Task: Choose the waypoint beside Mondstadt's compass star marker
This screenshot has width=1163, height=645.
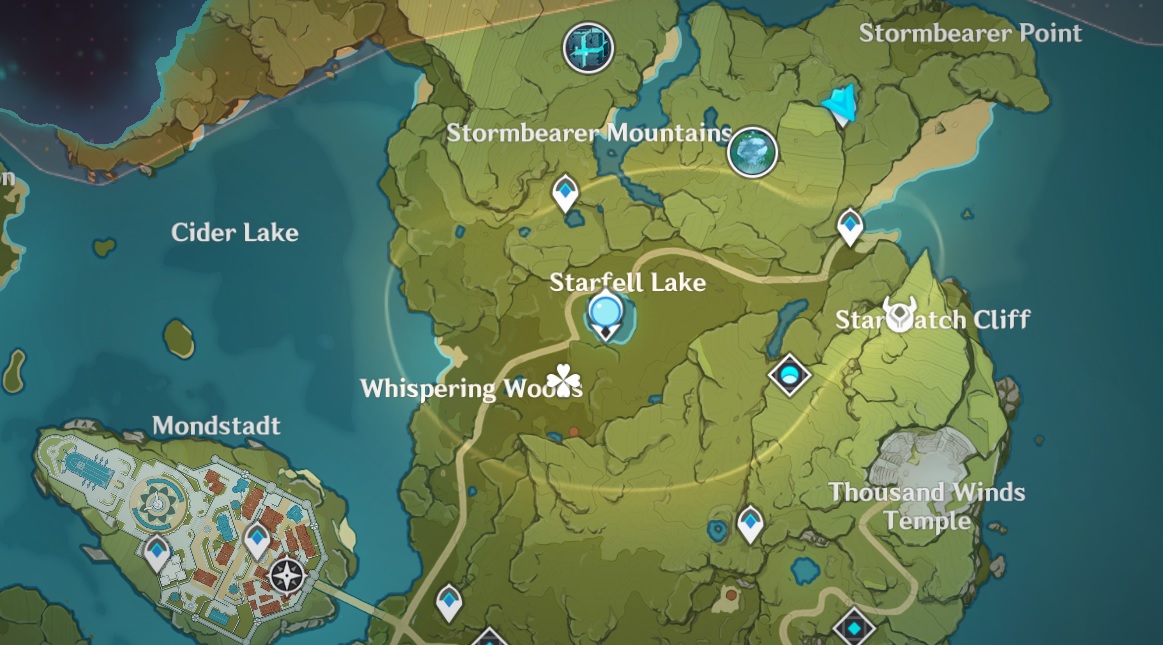Action: point(258,540)
